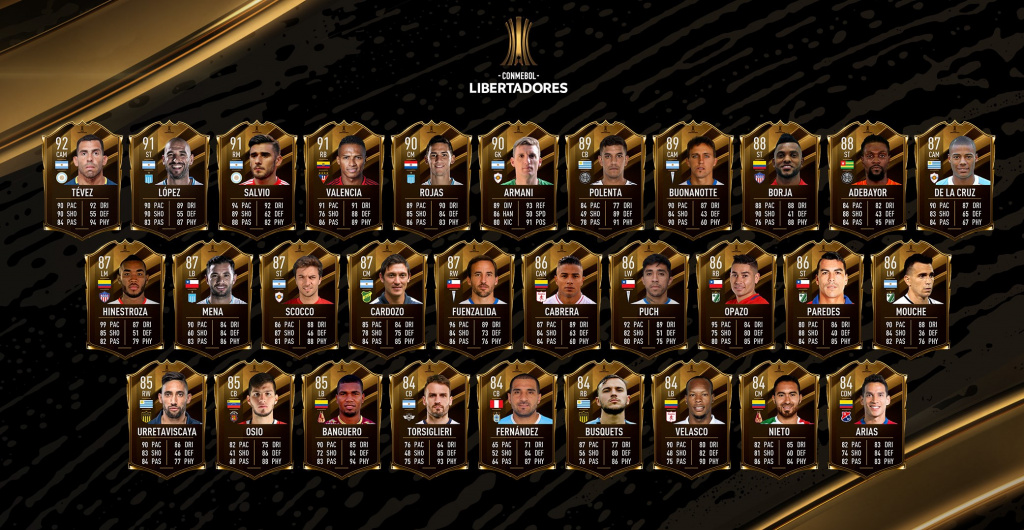Choose the De La Cruz card
1024x530 pixels.
pos(954,178)
